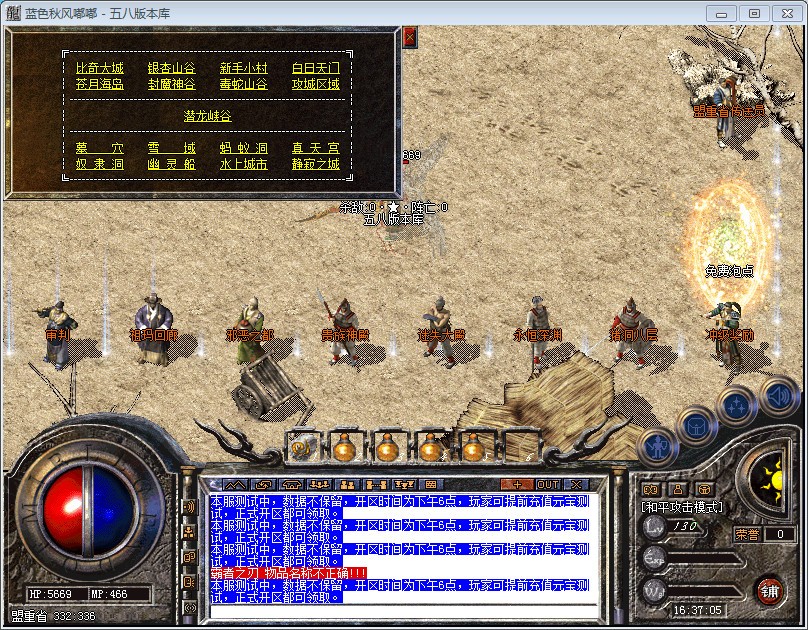
Task: Choose 潜龙峡谷 from the menu
Action: 207,116
